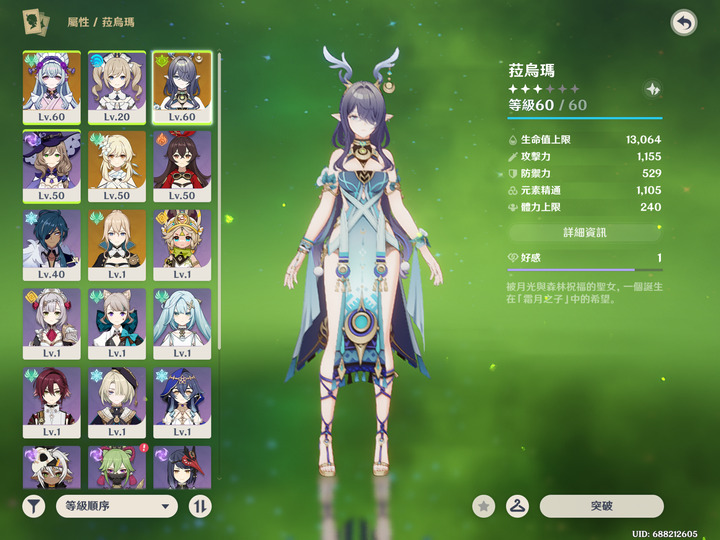
Task: Toggle ascending/descending sort order arrows
Action: [200, 506]
